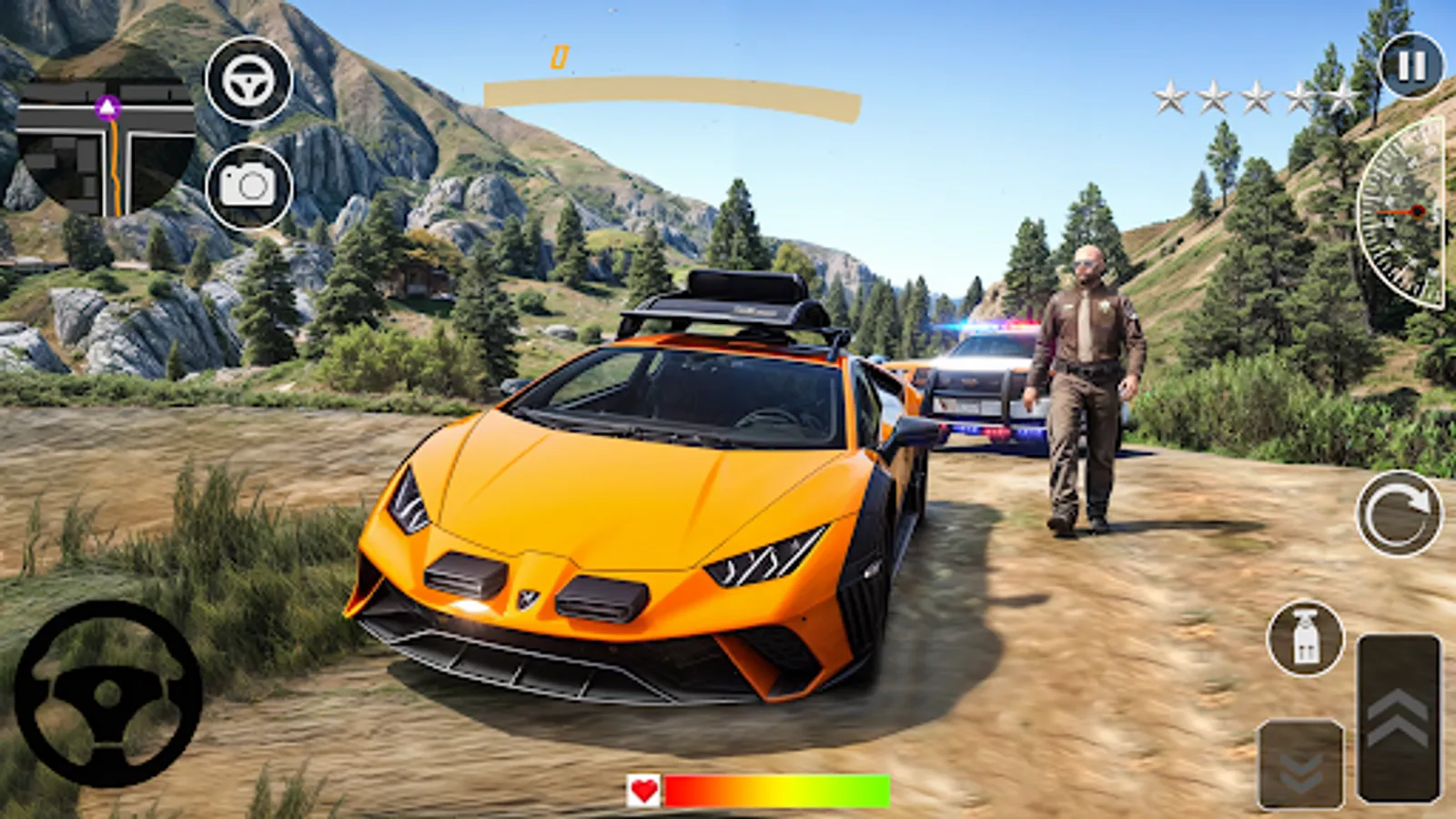
Task: Activate the nitro spray boost
Action: pyautogui.click(x=1304, y=637)
